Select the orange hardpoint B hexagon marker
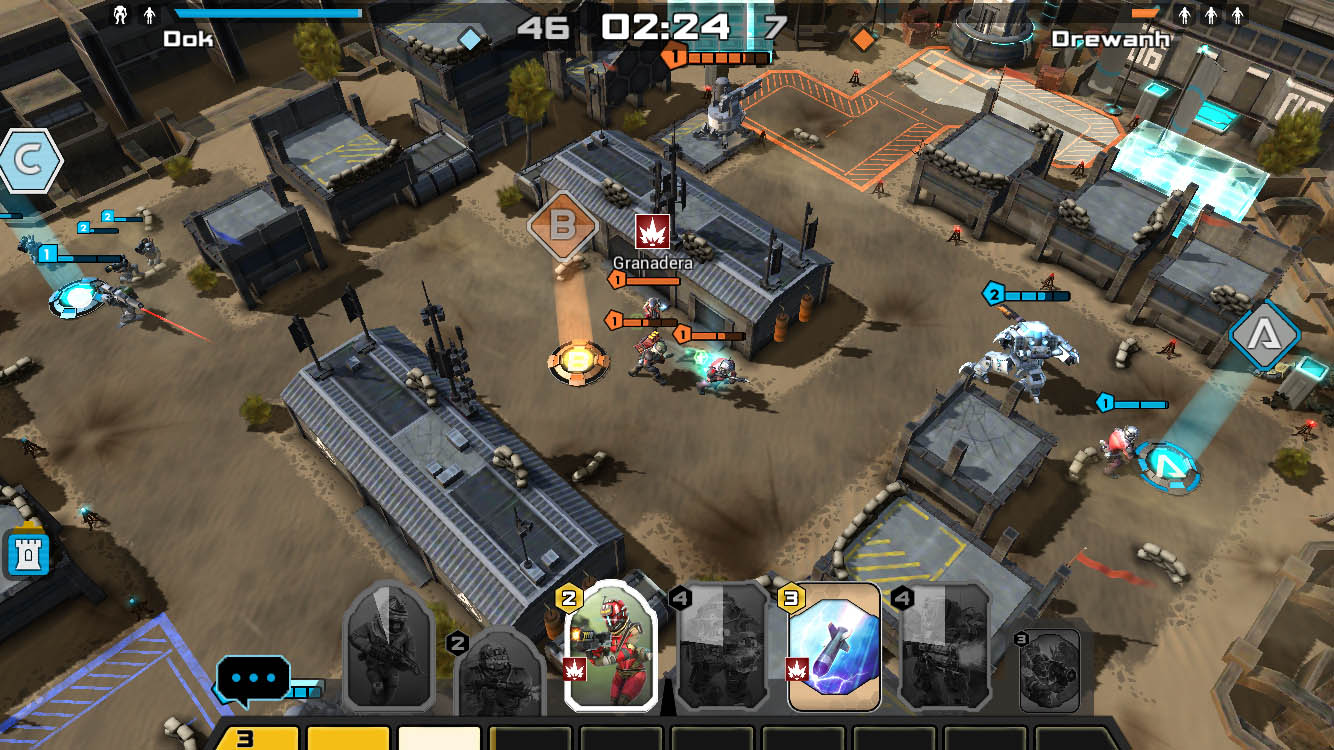The width and height of the screenshot is (1334, 750). pyautogui.click(x=563, y=225)
